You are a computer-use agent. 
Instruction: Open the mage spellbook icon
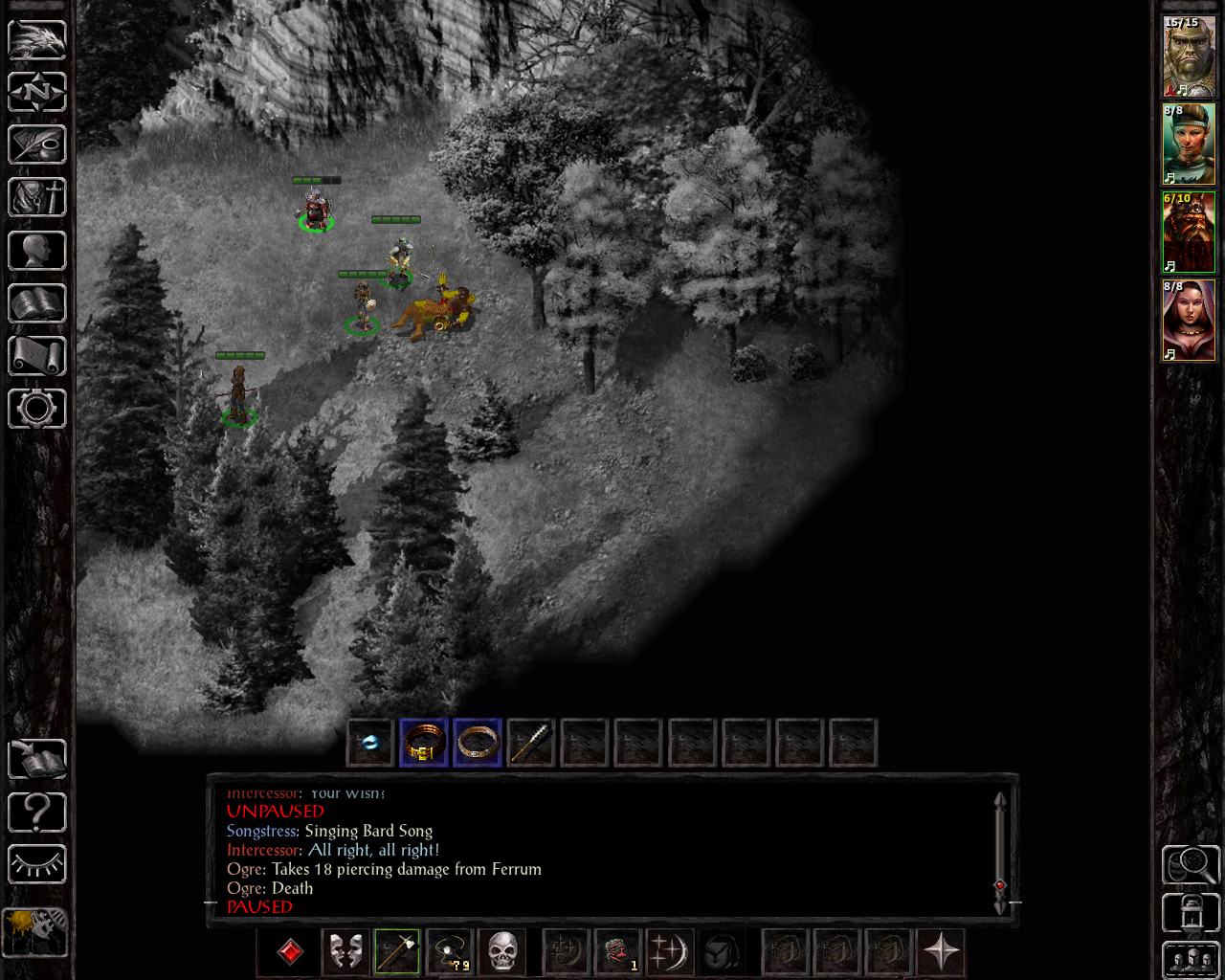(x=36, y=303)
